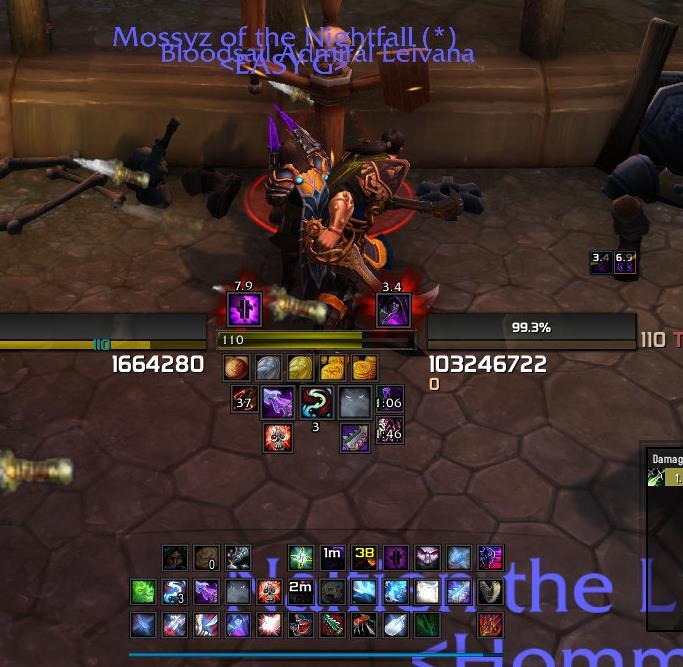Use the blue swirl ability with 3 charges

point(175,592)
